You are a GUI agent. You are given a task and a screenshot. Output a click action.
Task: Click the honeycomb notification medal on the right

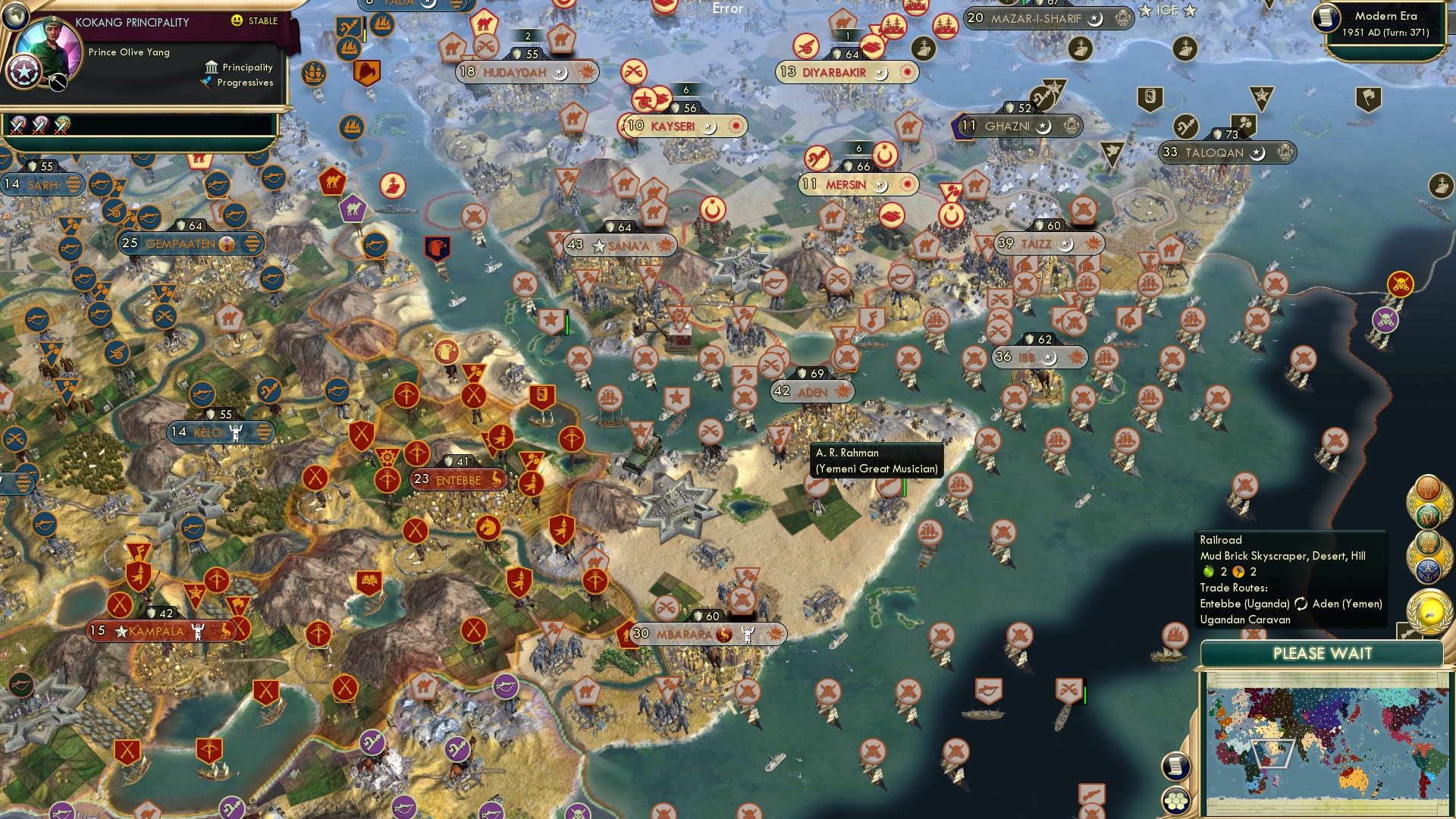coord(1429,541)
